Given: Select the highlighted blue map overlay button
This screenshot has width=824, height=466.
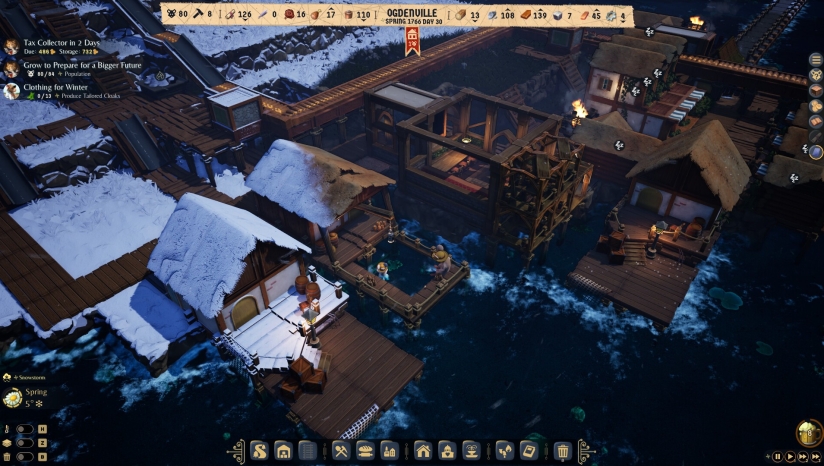Looking at the screenshot, I should click(816, 152).
